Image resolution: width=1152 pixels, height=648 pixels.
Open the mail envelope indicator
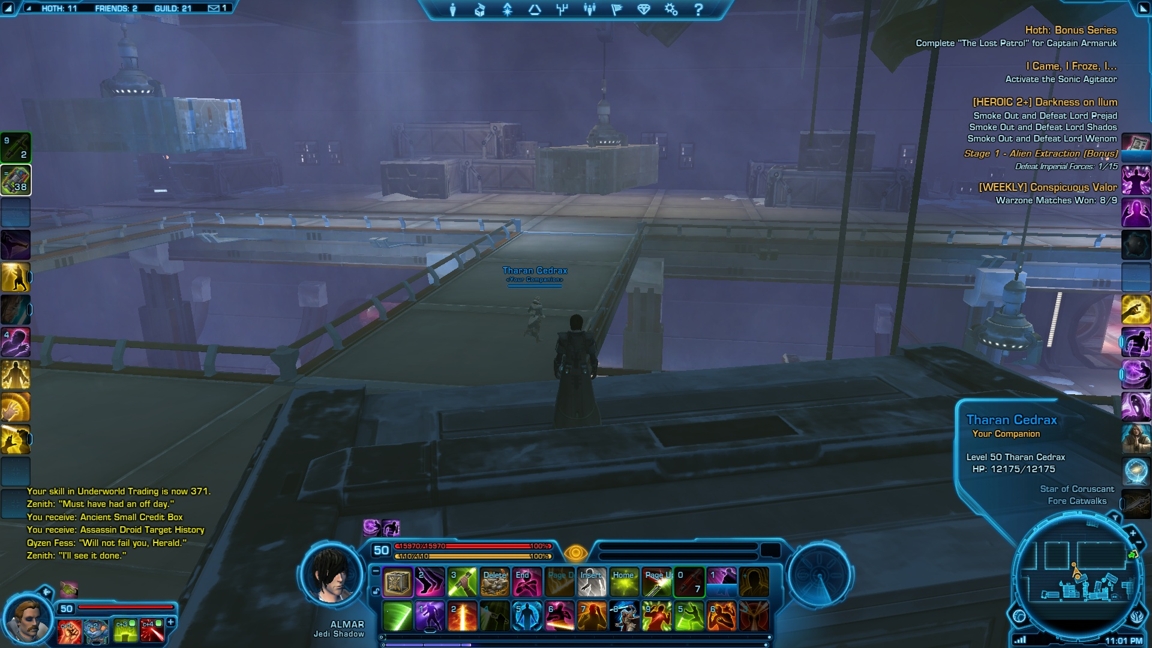[217, 8]
